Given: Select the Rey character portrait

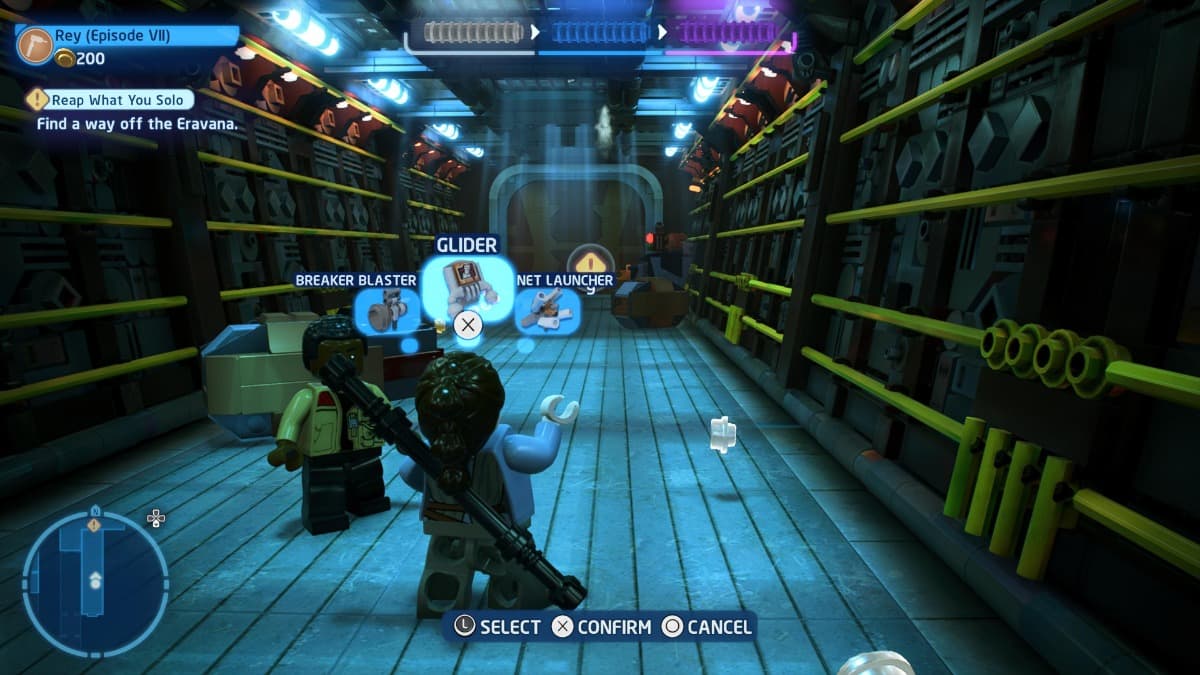Looking at the screenshot, I should point(35,45).
